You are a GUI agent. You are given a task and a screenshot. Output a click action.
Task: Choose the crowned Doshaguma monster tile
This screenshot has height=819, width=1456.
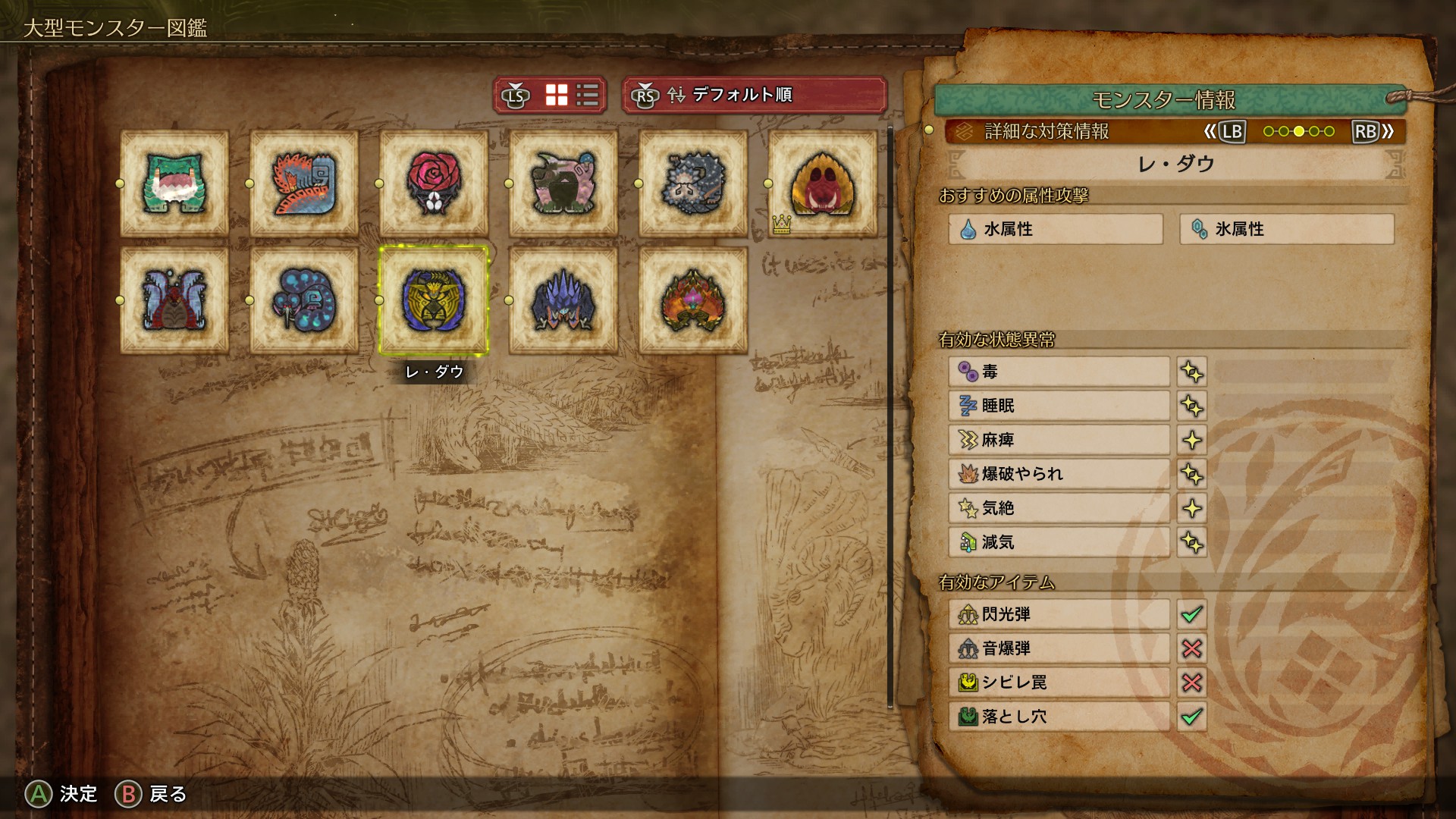point(823,184)
